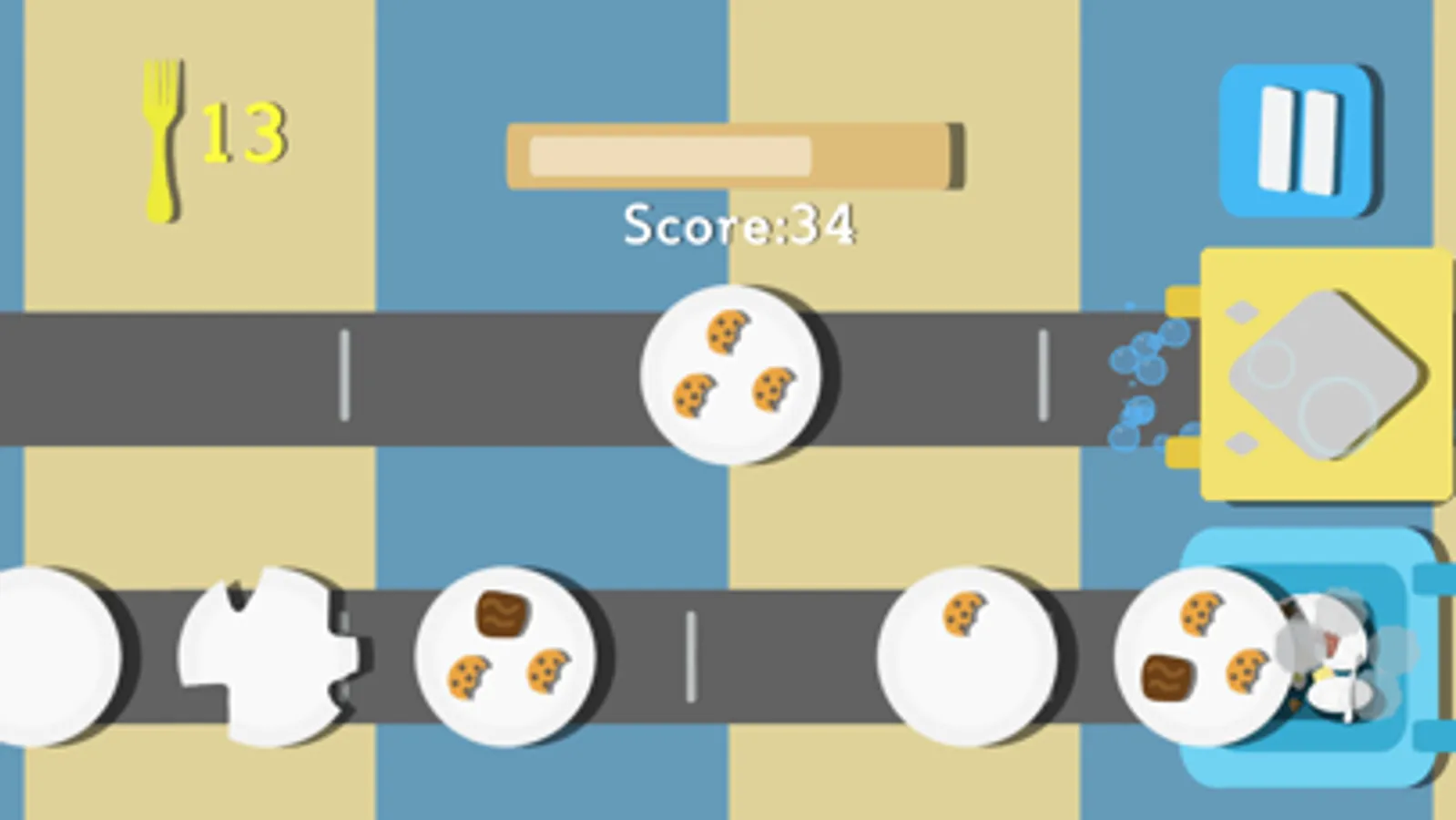Image resolution: width=1456 pixels, height=820 pixels.
Task: Tap the progress bar fill near the top
Action: coord(669,155)
